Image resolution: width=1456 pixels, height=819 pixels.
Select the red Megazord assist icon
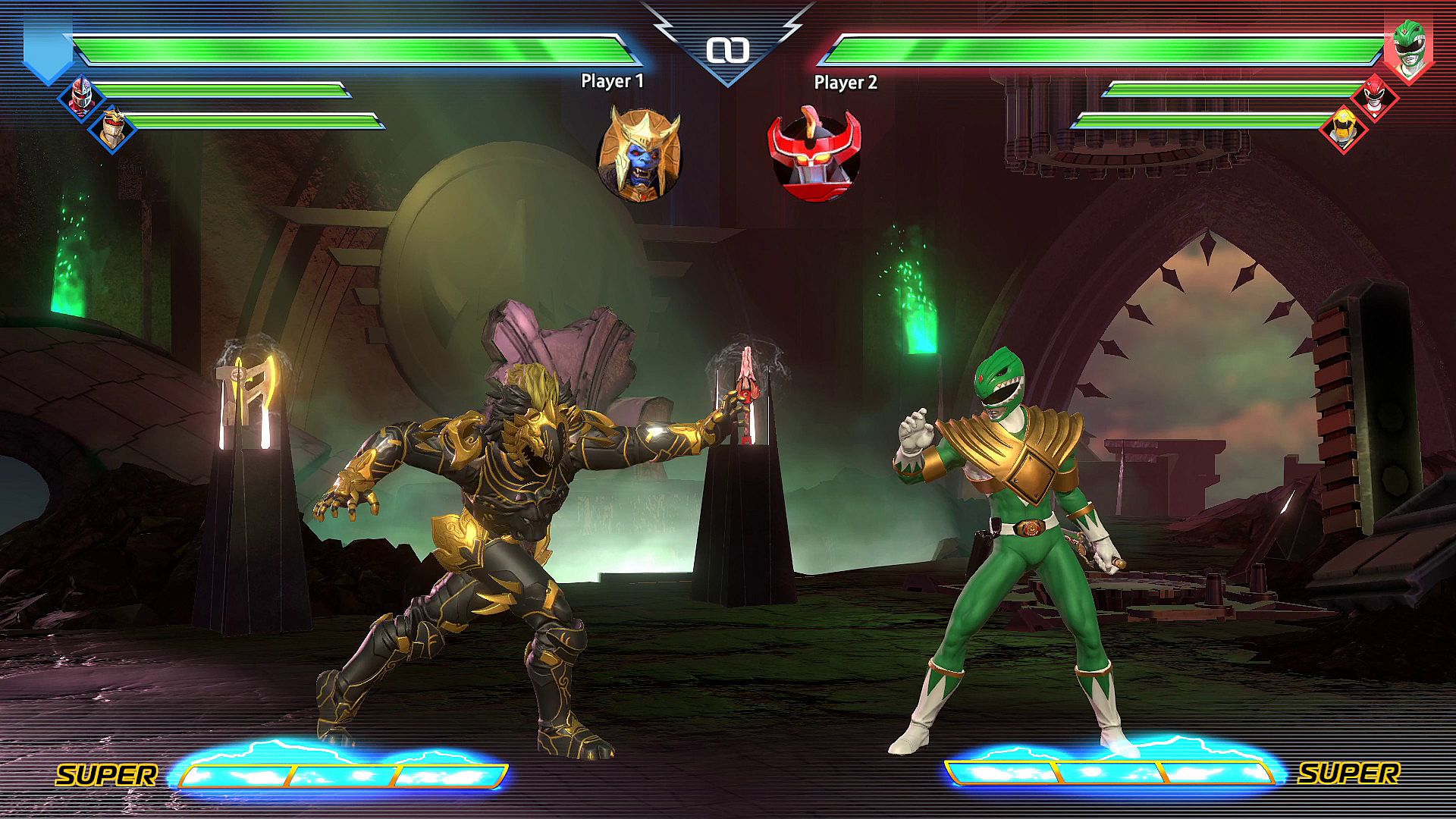(x=814, y=155)
